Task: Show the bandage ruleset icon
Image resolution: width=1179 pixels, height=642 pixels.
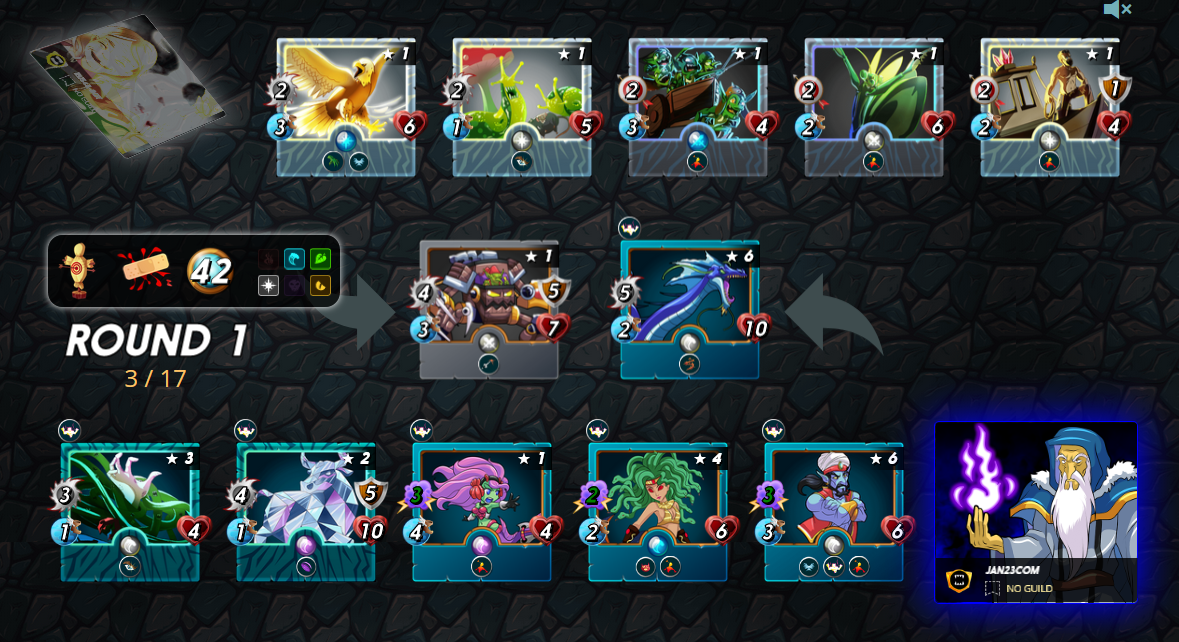Action: coord(144,270)
